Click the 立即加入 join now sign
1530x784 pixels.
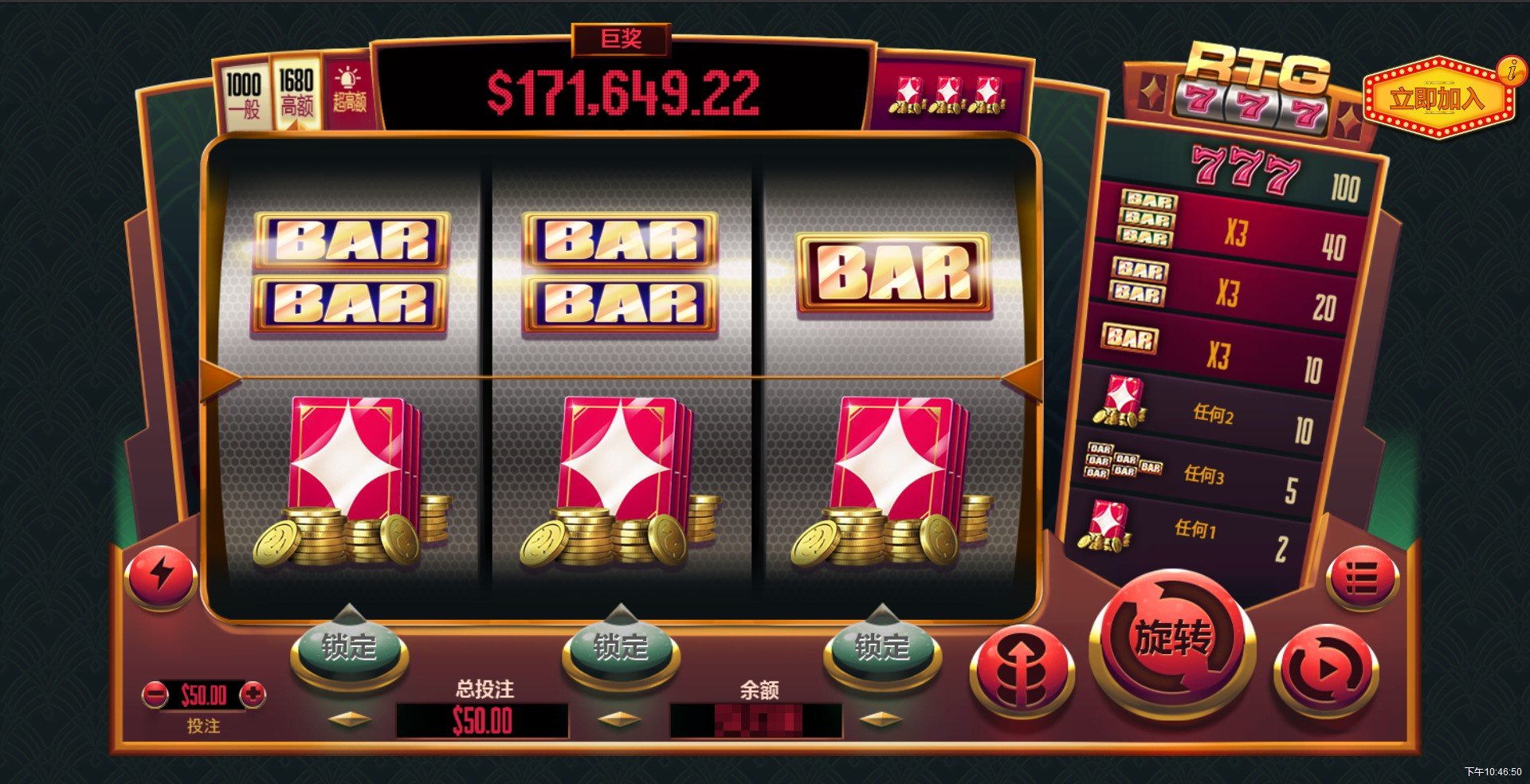[1436, 99]
